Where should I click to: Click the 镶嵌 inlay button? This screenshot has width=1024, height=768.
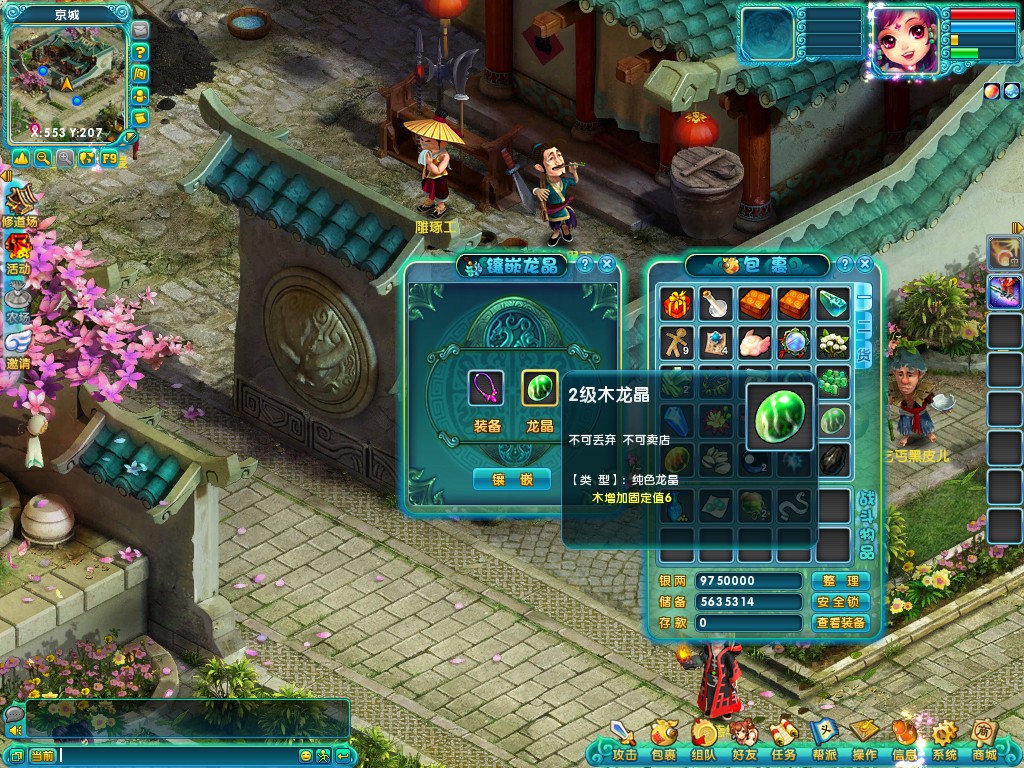[x=511, y=479]
